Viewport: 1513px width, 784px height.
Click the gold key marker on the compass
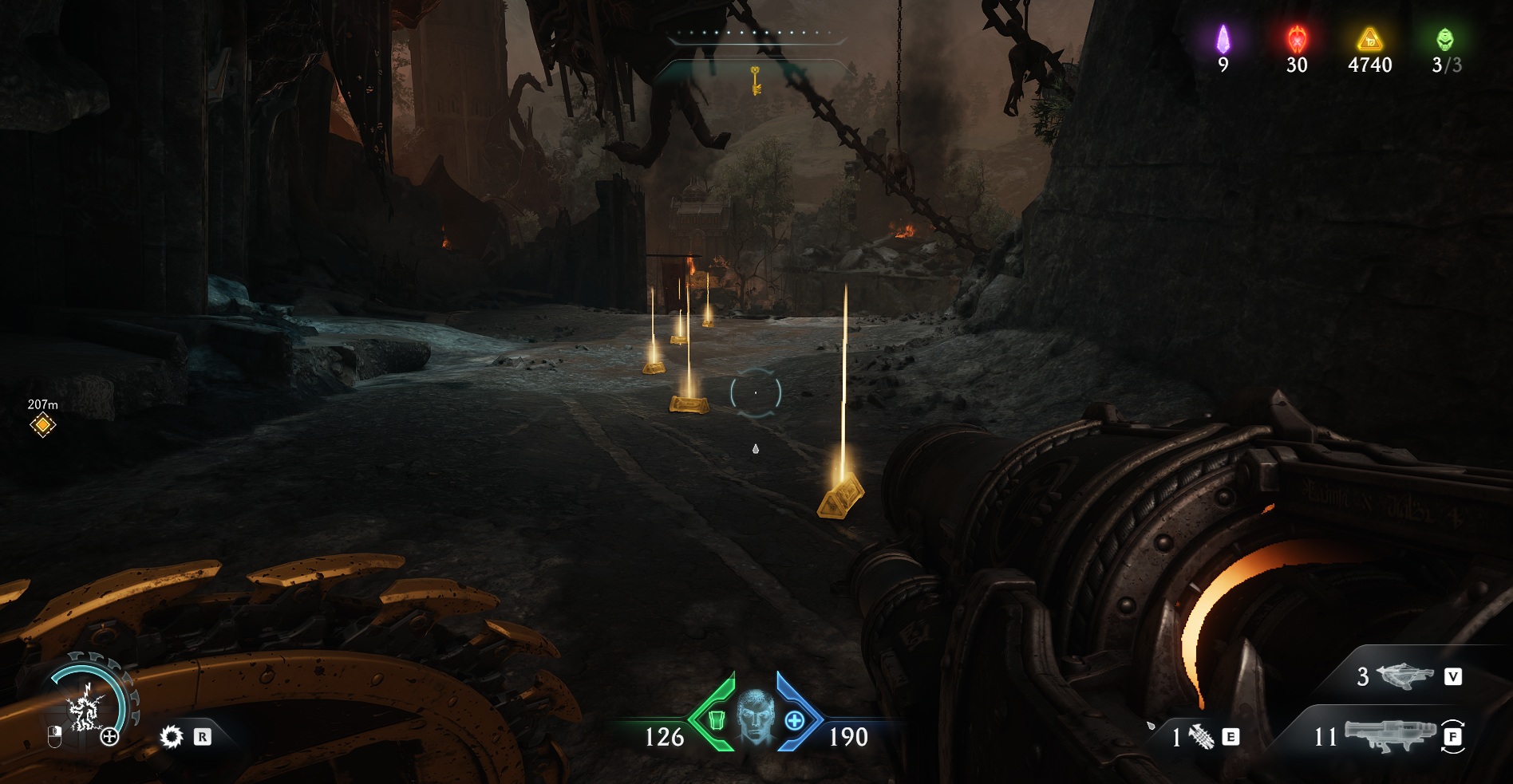(x=755, y=80)
